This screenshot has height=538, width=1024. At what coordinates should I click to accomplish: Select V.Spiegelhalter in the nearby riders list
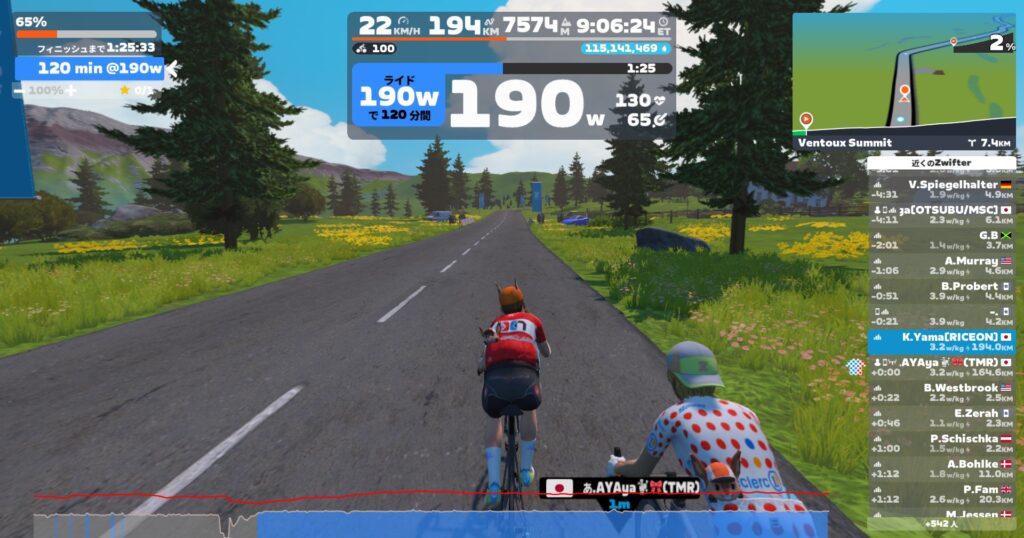pos(943,189)
